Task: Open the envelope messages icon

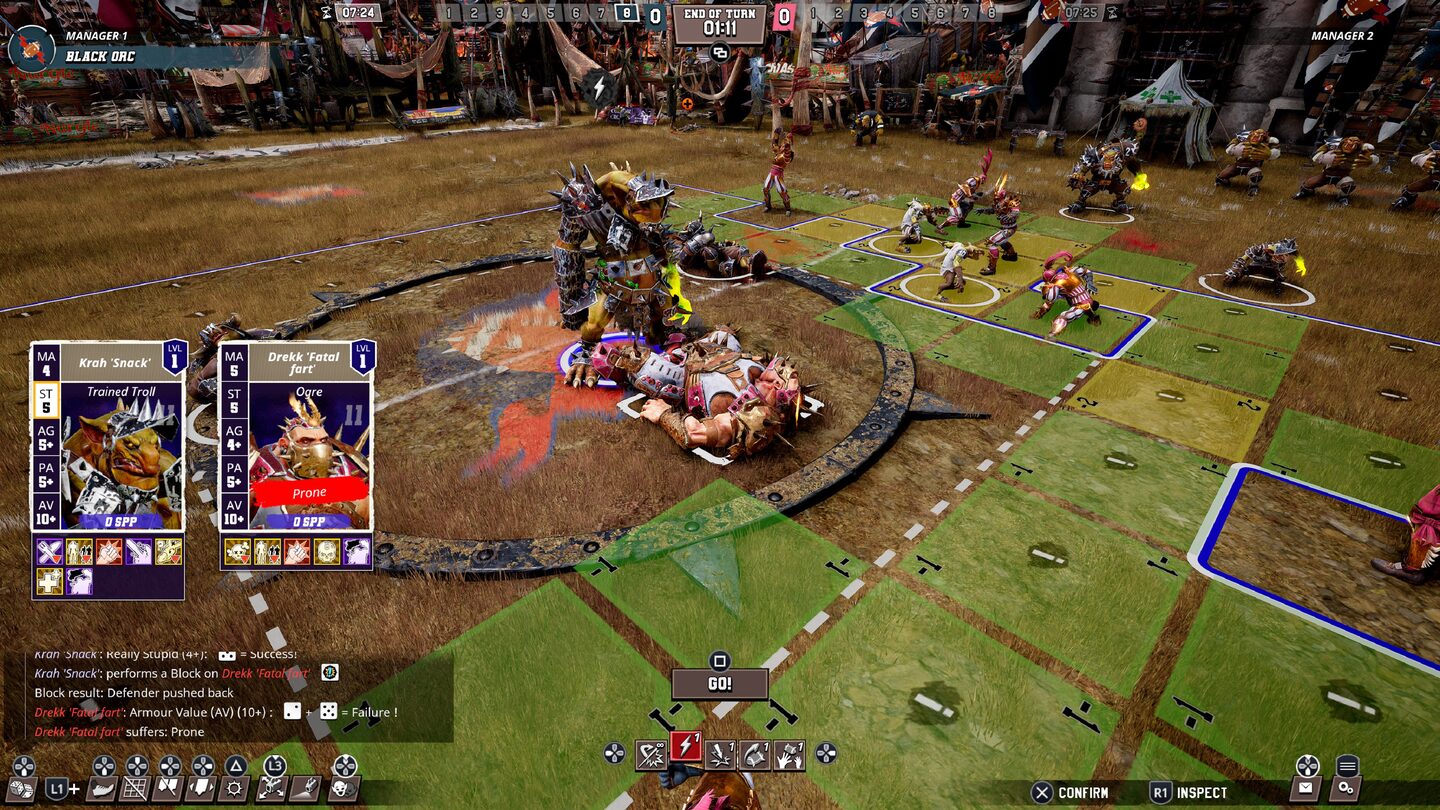Action: [1307, 788]
